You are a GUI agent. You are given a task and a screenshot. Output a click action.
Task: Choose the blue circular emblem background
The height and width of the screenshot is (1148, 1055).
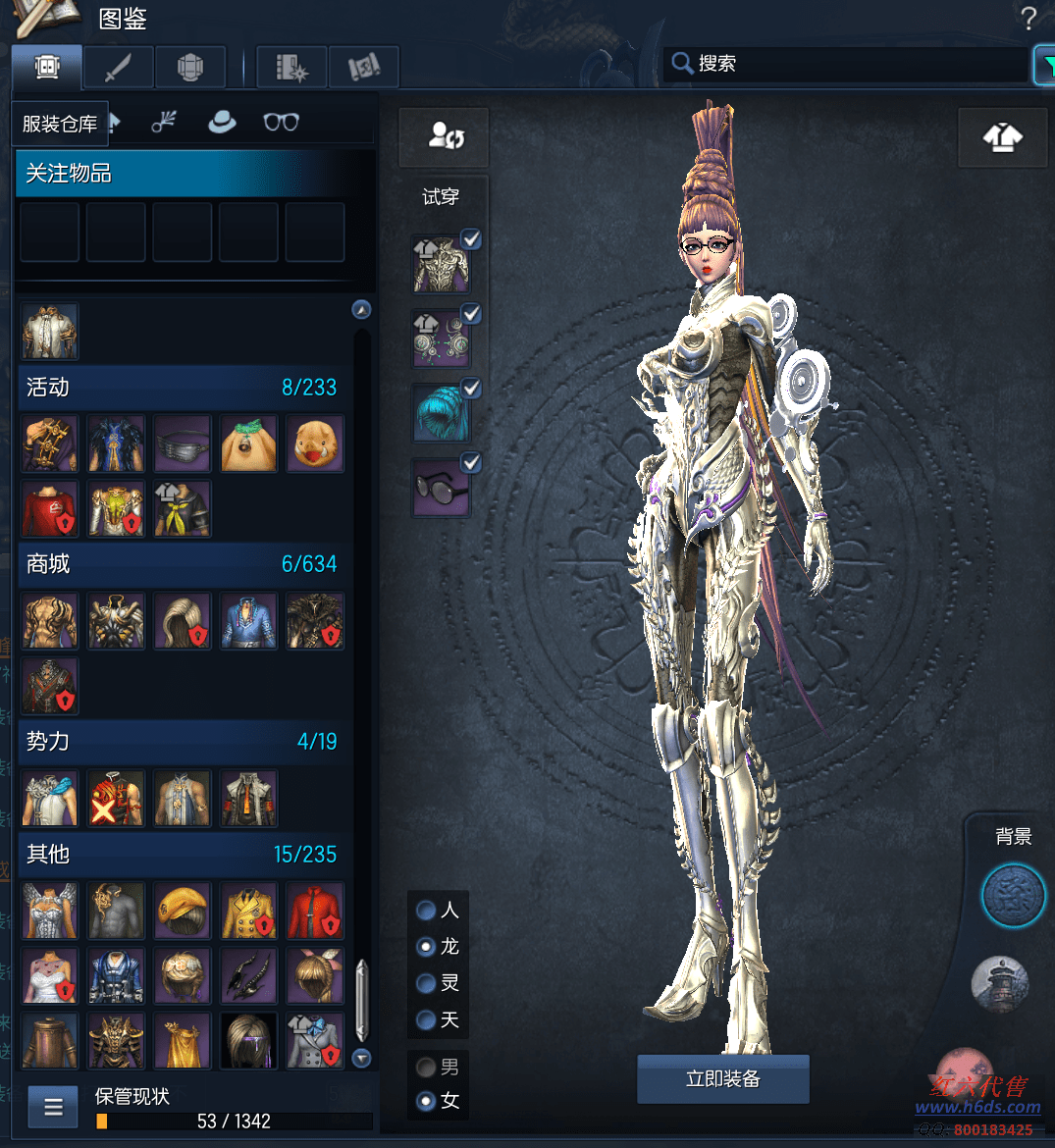click(1014, 896)
